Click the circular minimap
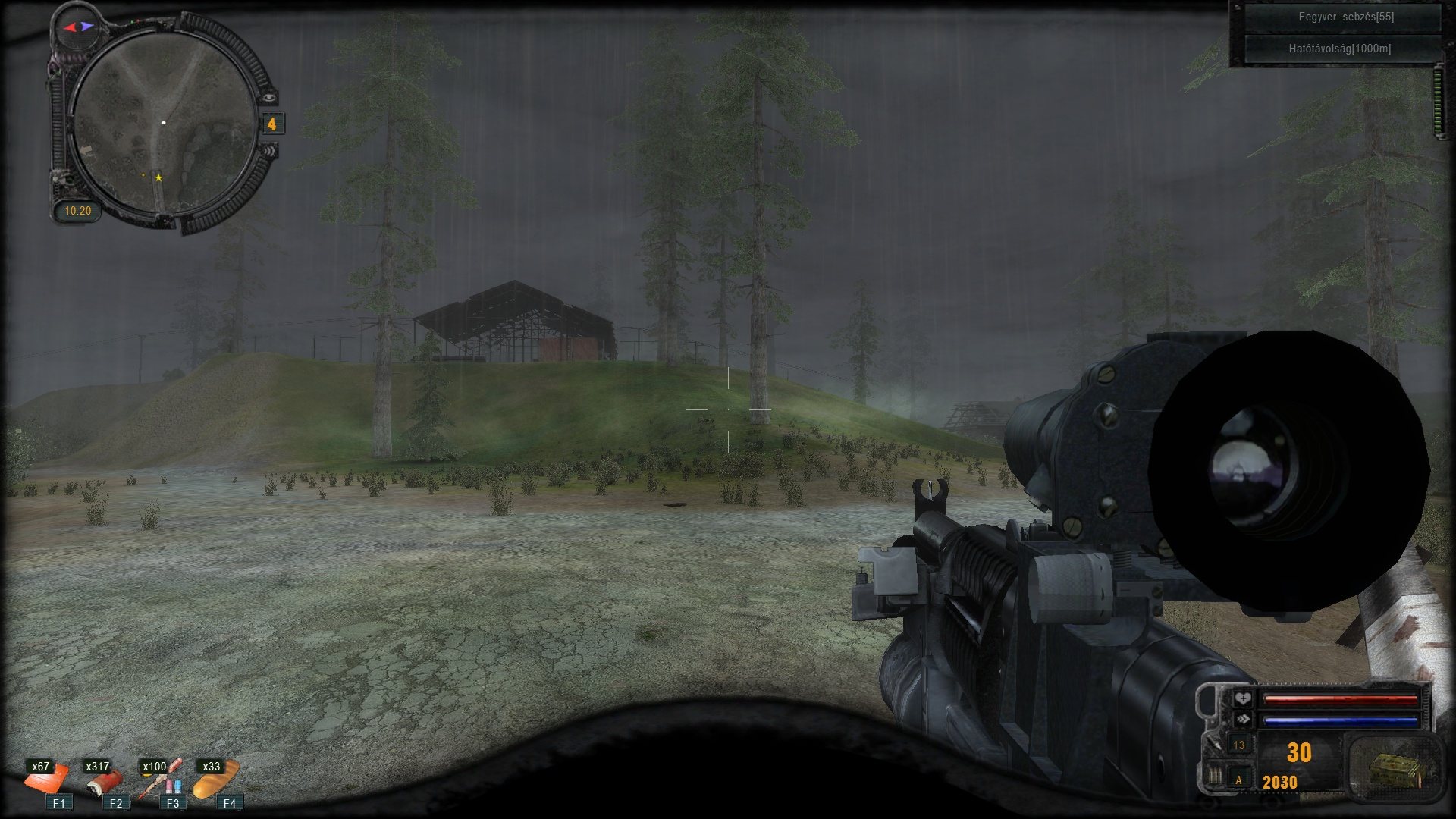 tap(165, 122)
